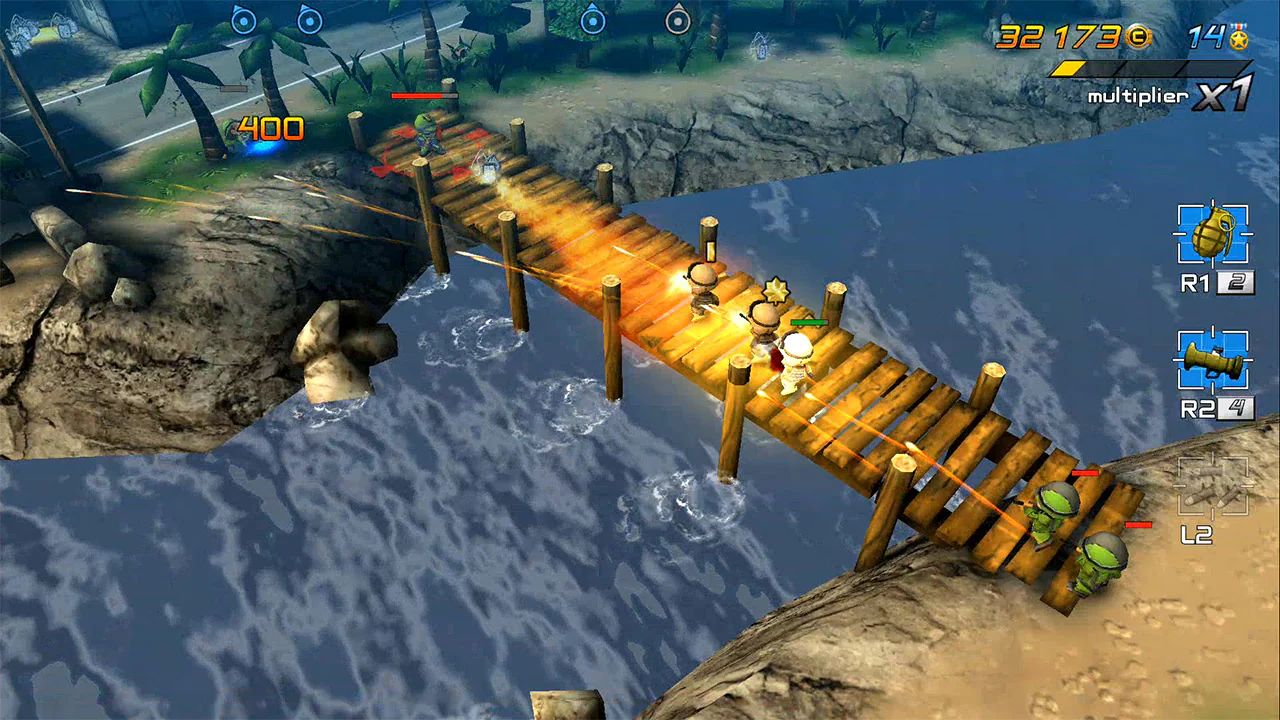
Task: Click the blue unit marker near top center
Action: pos(593,20)
